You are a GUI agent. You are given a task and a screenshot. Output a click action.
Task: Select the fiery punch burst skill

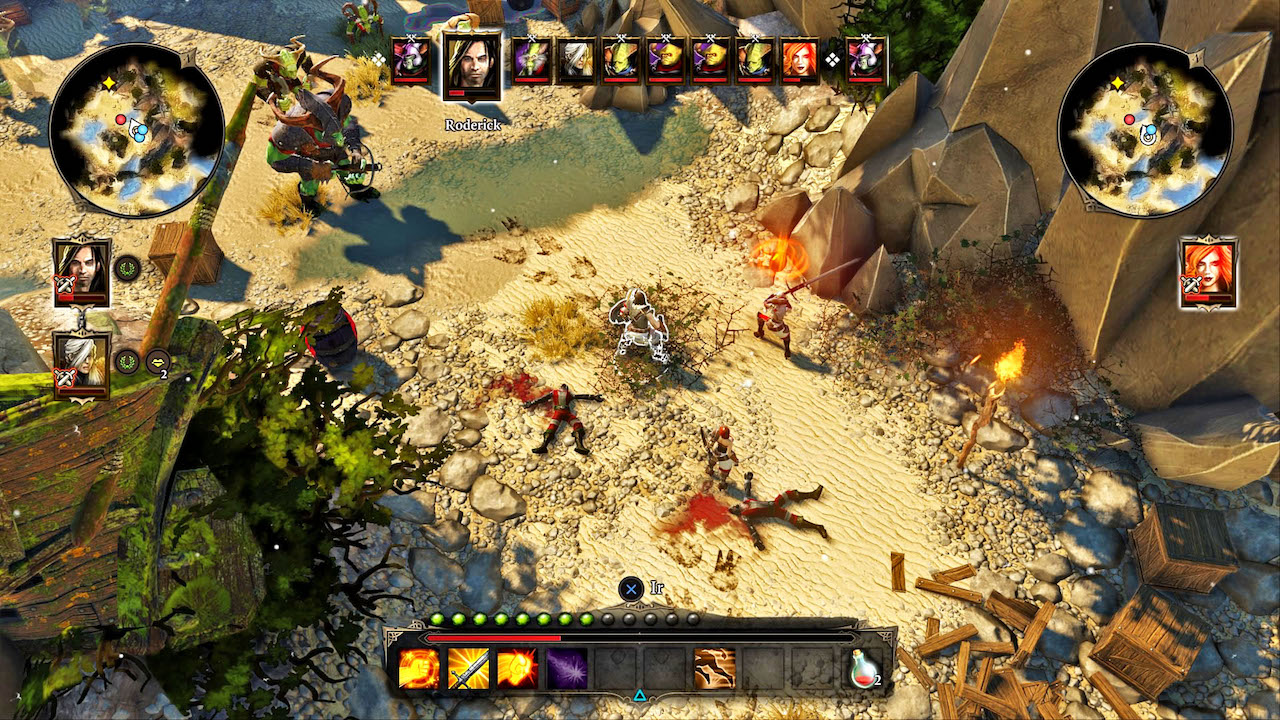click(x=517, y=668)
